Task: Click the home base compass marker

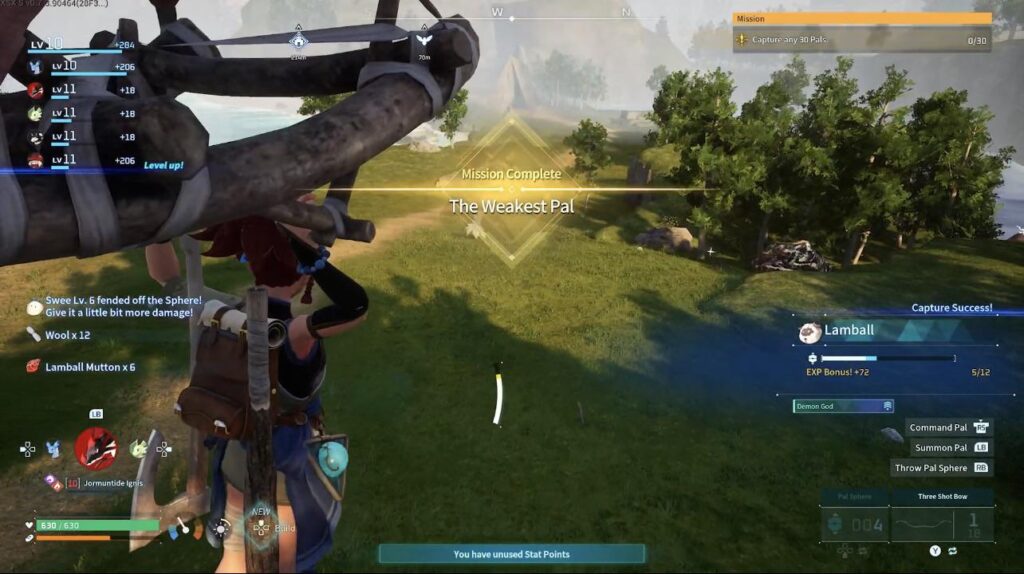Action: coord(298,41)
